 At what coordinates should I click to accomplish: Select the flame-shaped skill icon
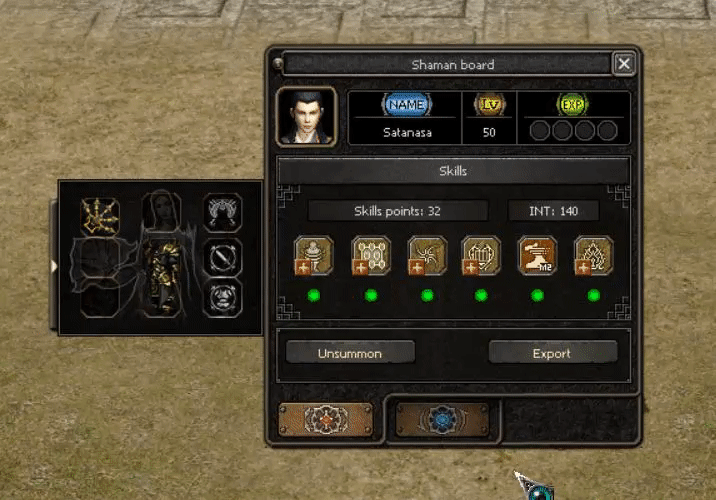[x=593, y=255]
